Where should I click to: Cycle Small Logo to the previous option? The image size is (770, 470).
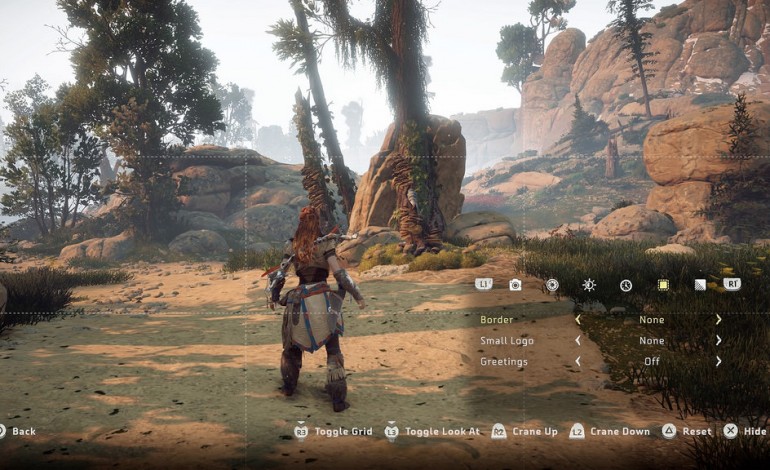577,341
